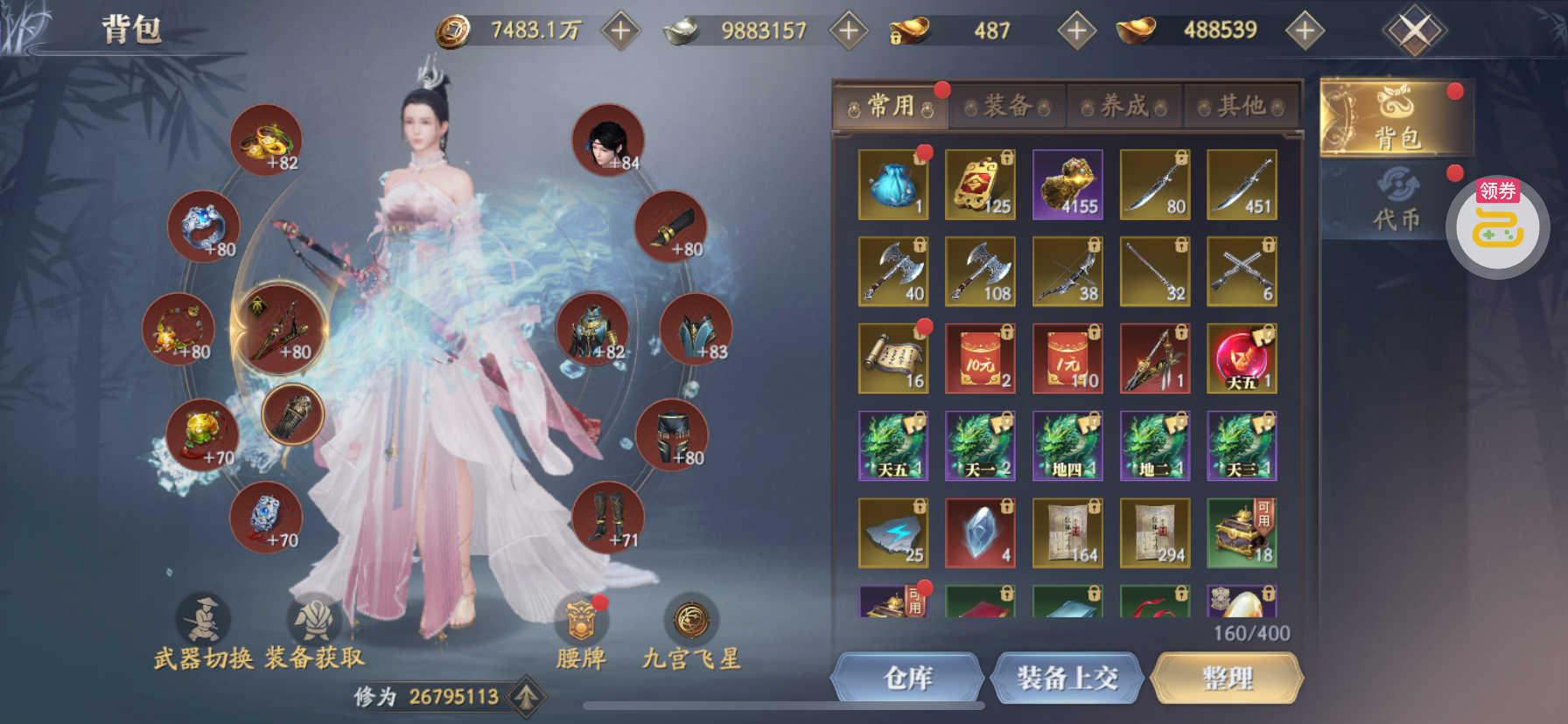The image size is (1568, 724).
Task: Choose the 10元 red envelope item
Action: [980, 359]
